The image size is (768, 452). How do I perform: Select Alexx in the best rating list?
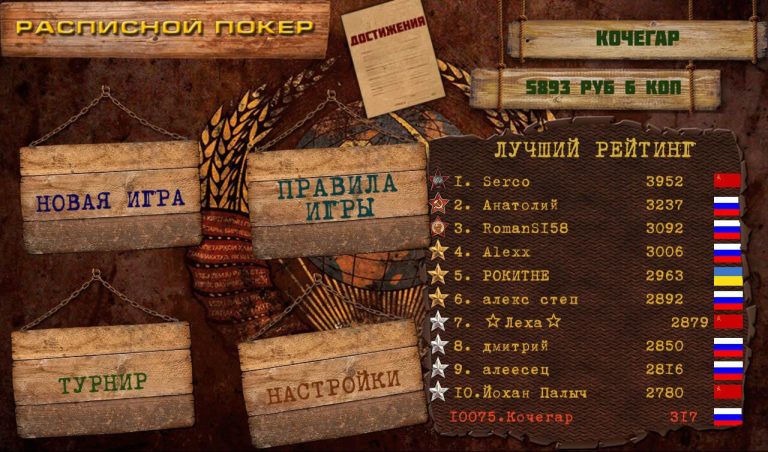[585, 252]
